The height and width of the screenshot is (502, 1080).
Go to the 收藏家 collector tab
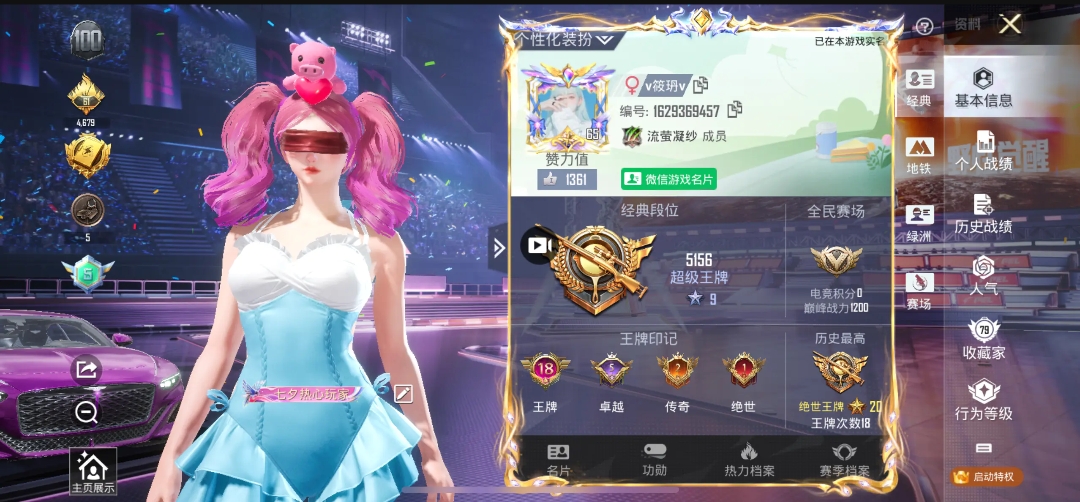[984, 340]
